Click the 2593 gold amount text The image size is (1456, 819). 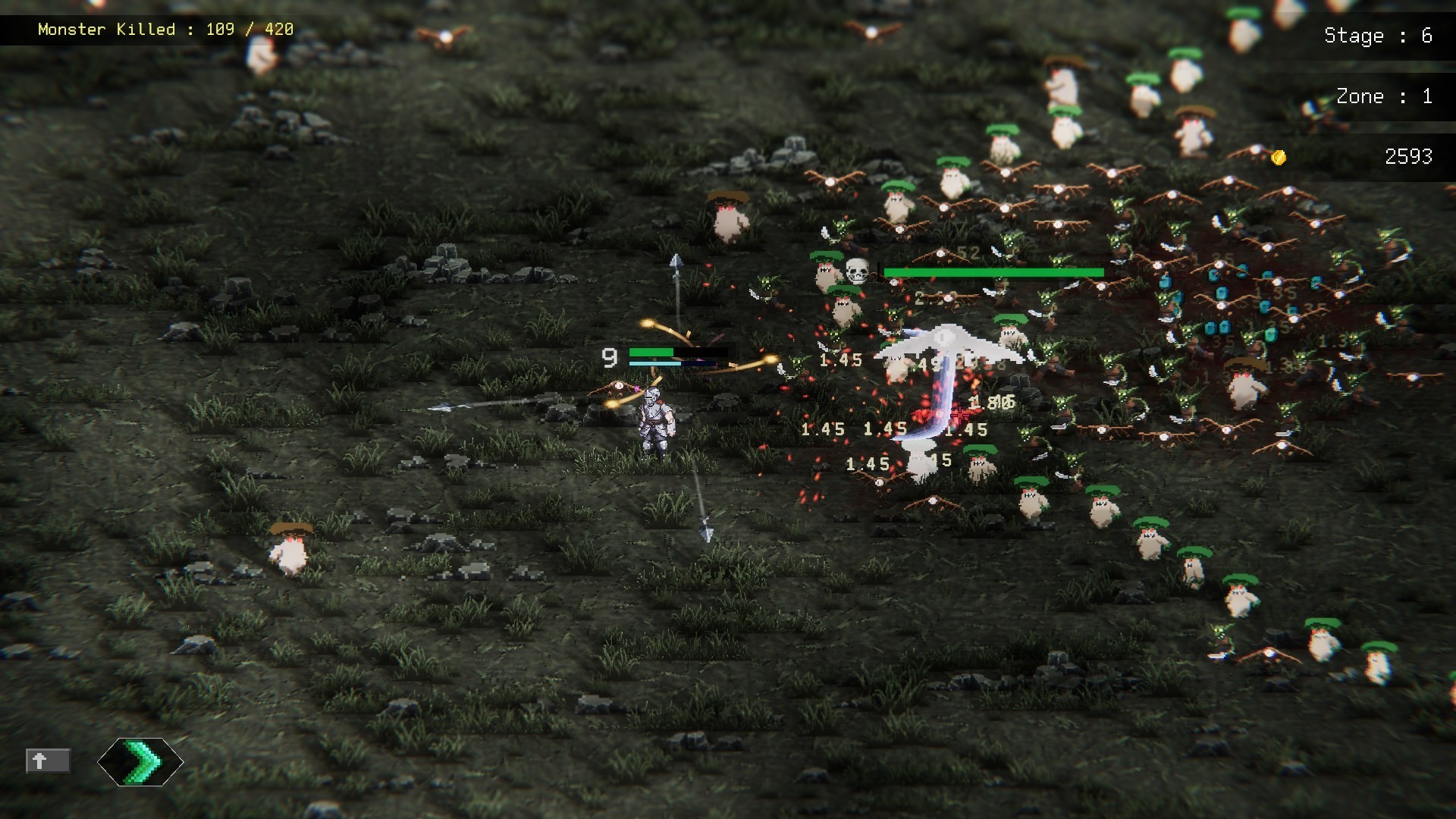click(x=1408, y=157)
